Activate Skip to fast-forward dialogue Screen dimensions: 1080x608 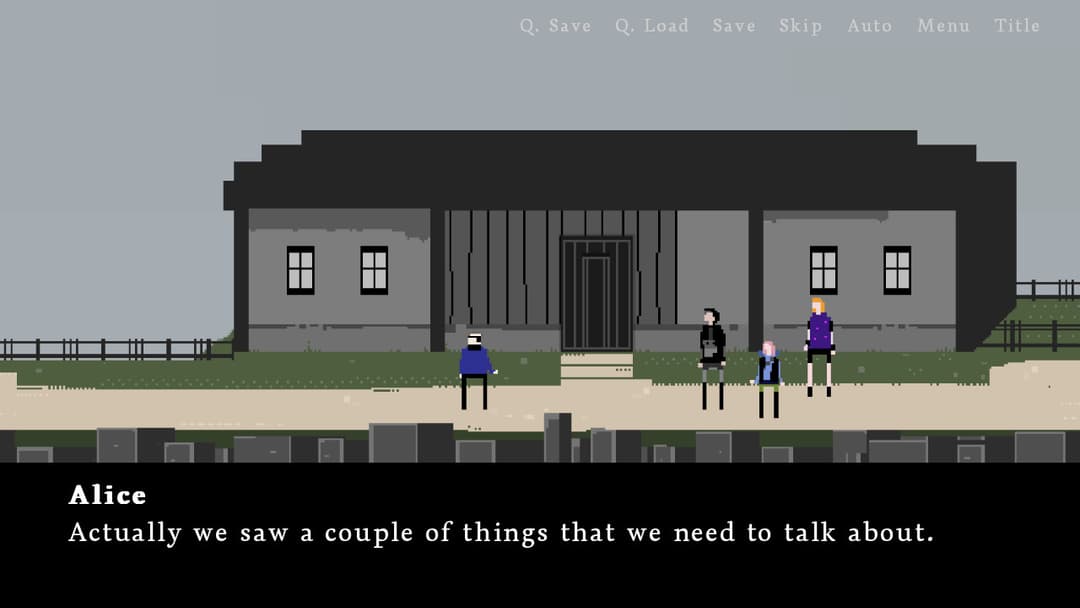click(801, 26)
